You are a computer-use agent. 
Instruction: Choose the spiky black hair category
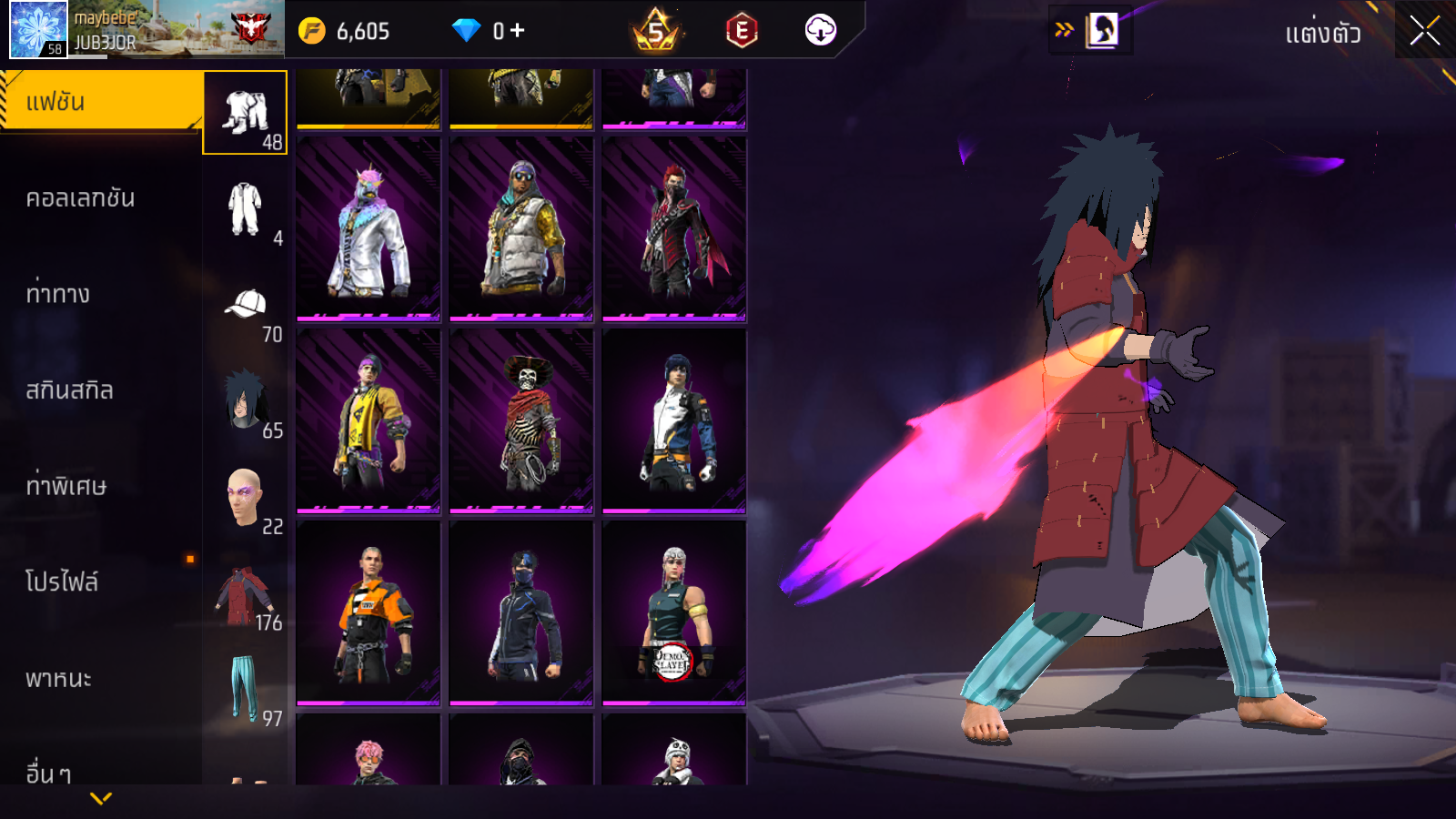[x=245, y=401]
